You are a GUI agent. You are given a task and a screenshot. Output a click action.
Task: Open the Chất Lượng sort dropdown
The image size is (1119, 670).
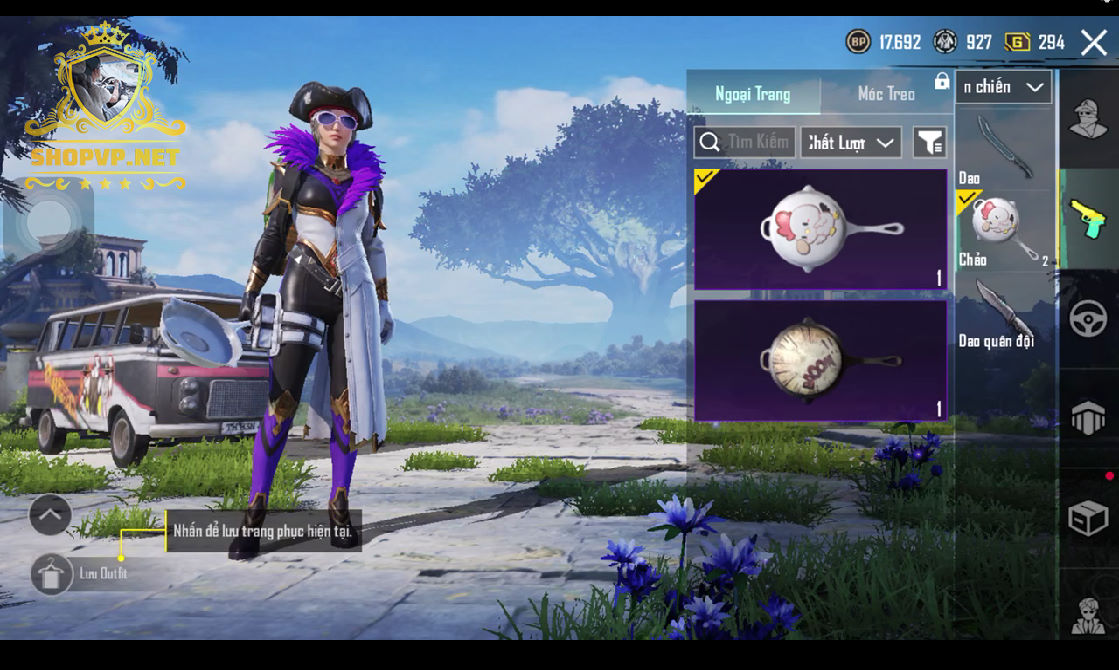click(x=850, y=143)
